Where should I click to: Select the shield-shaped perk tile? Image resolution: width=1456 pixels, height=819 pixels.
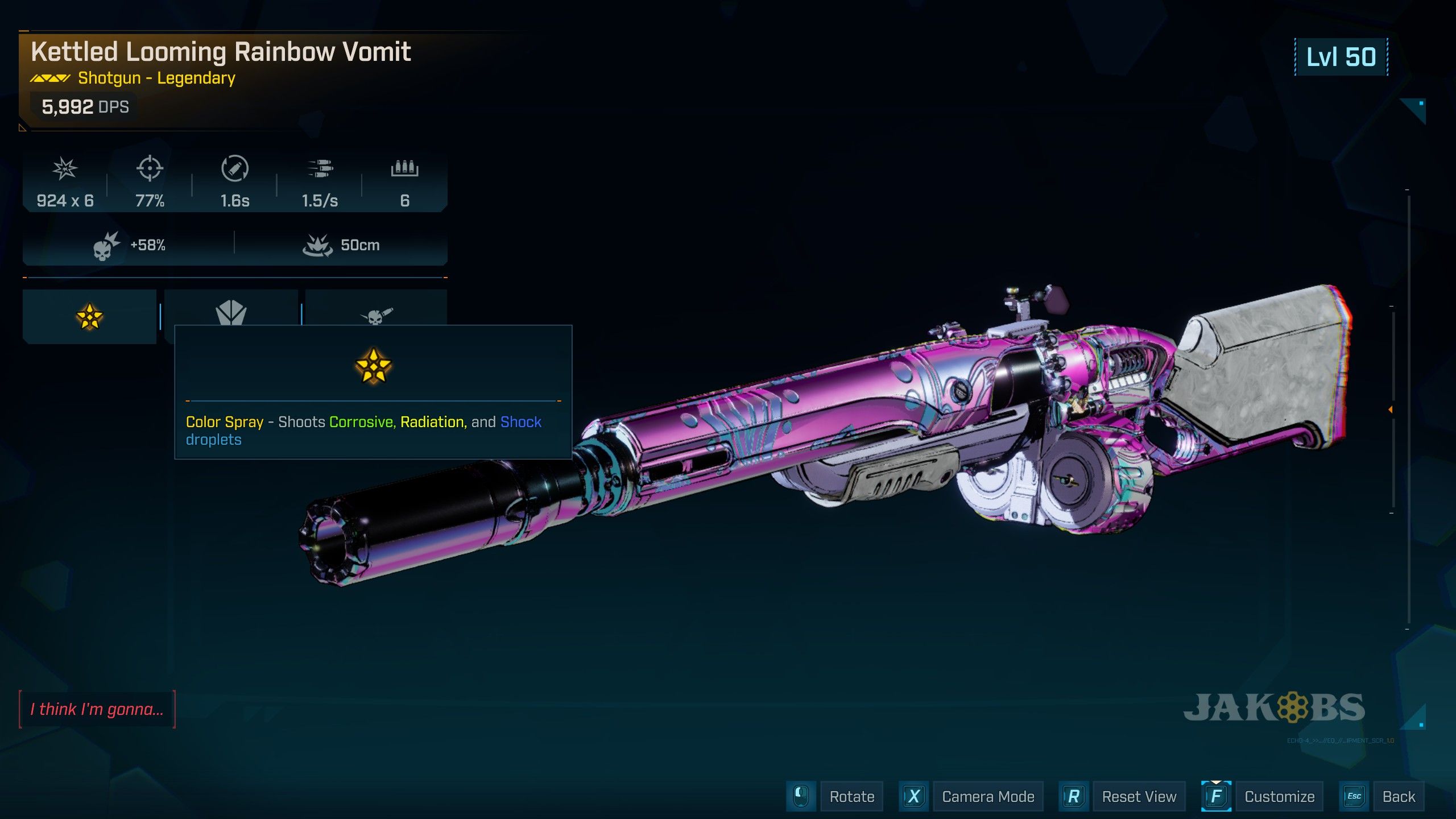tap(231, 309)
